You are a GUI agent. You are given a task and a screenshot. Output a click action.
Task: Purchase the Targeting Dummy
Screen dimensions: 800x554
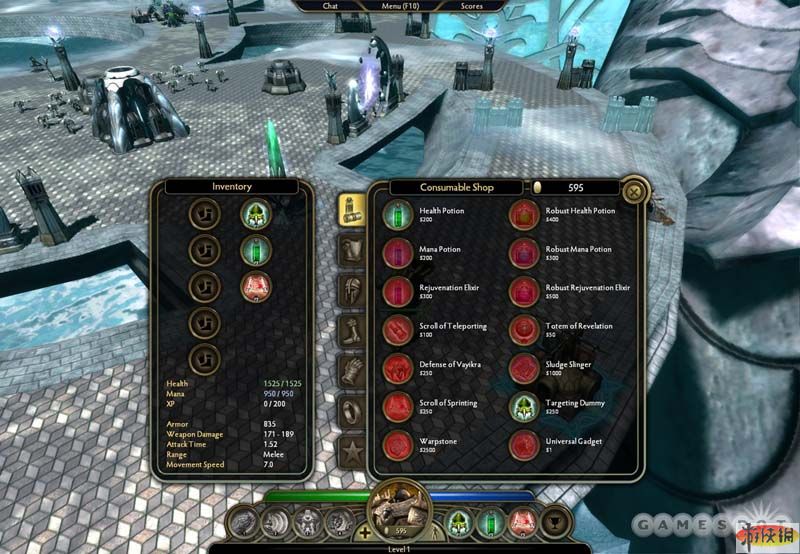tap(524, 407)
